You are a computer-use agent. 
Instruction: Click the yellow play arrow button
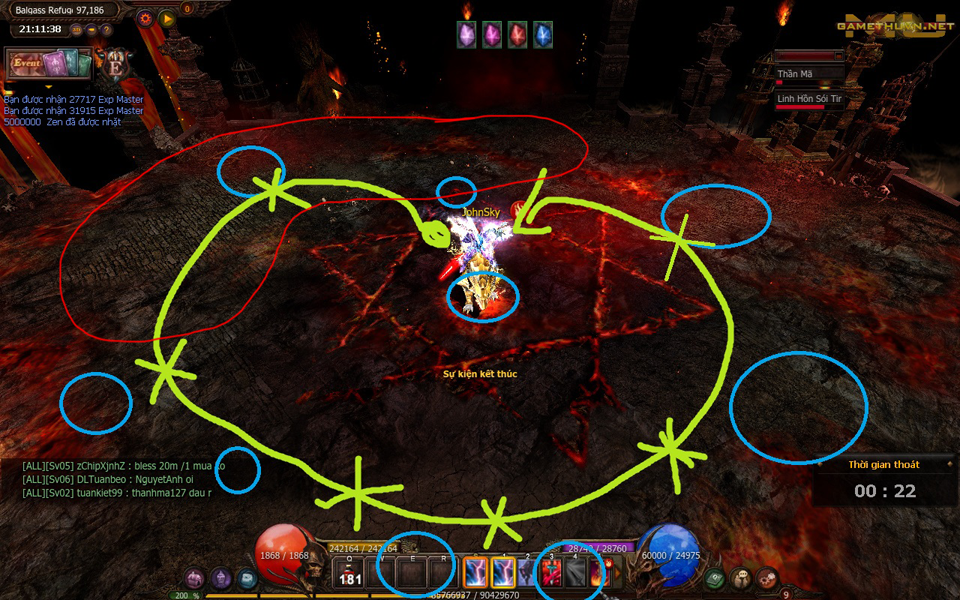pos(166,18)
